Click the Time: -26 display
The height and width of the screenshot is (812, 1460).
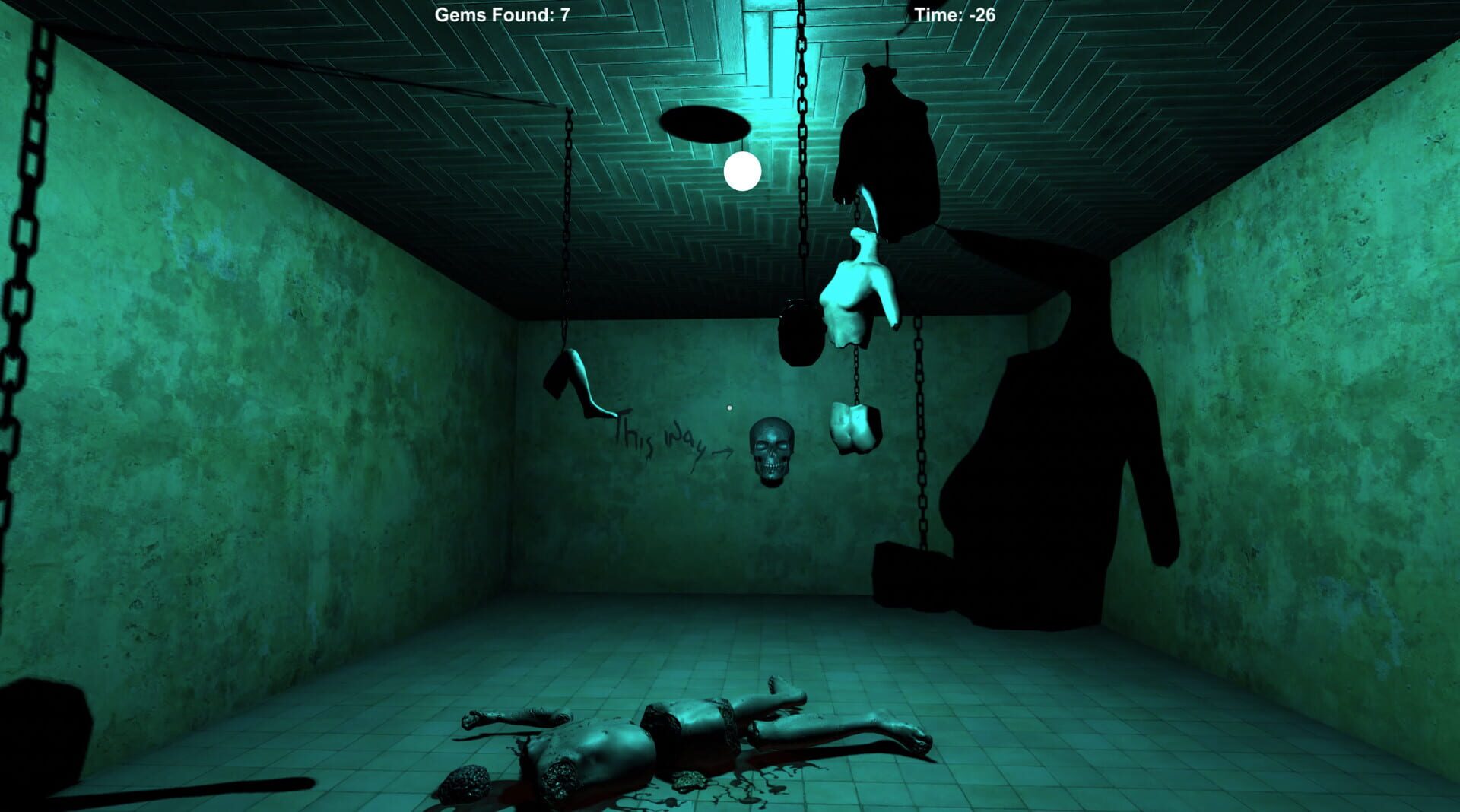click(x=953, y=15)
